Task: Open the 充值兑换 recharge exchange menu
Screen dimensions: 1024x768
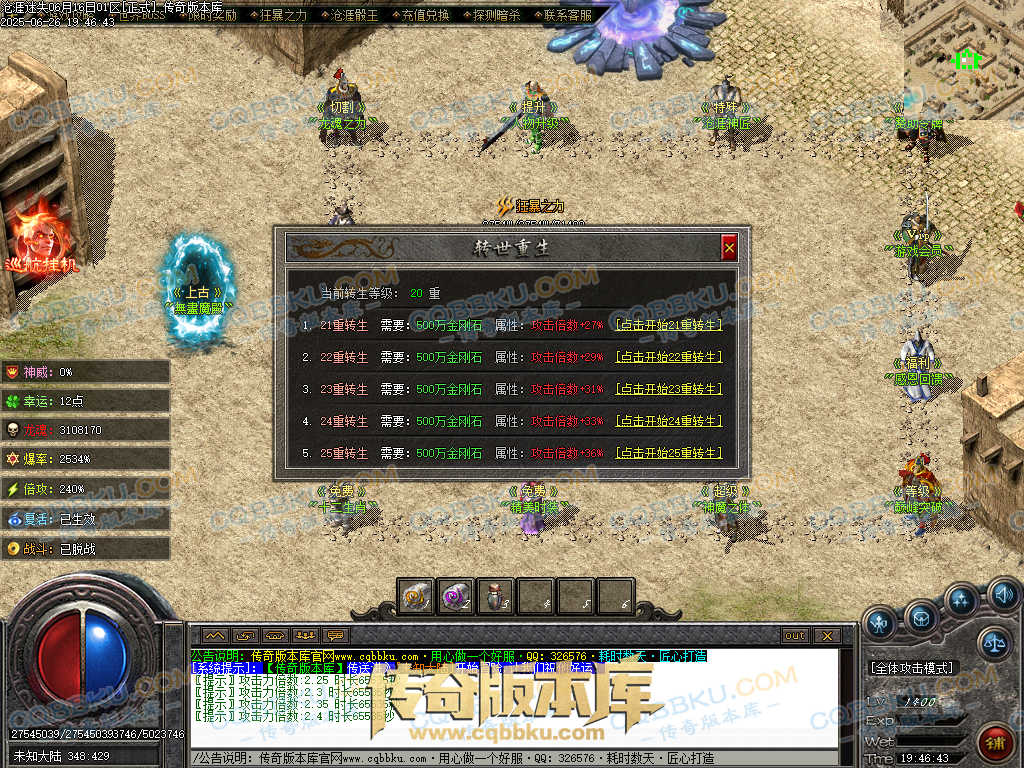Action: [x=425, y=15]
